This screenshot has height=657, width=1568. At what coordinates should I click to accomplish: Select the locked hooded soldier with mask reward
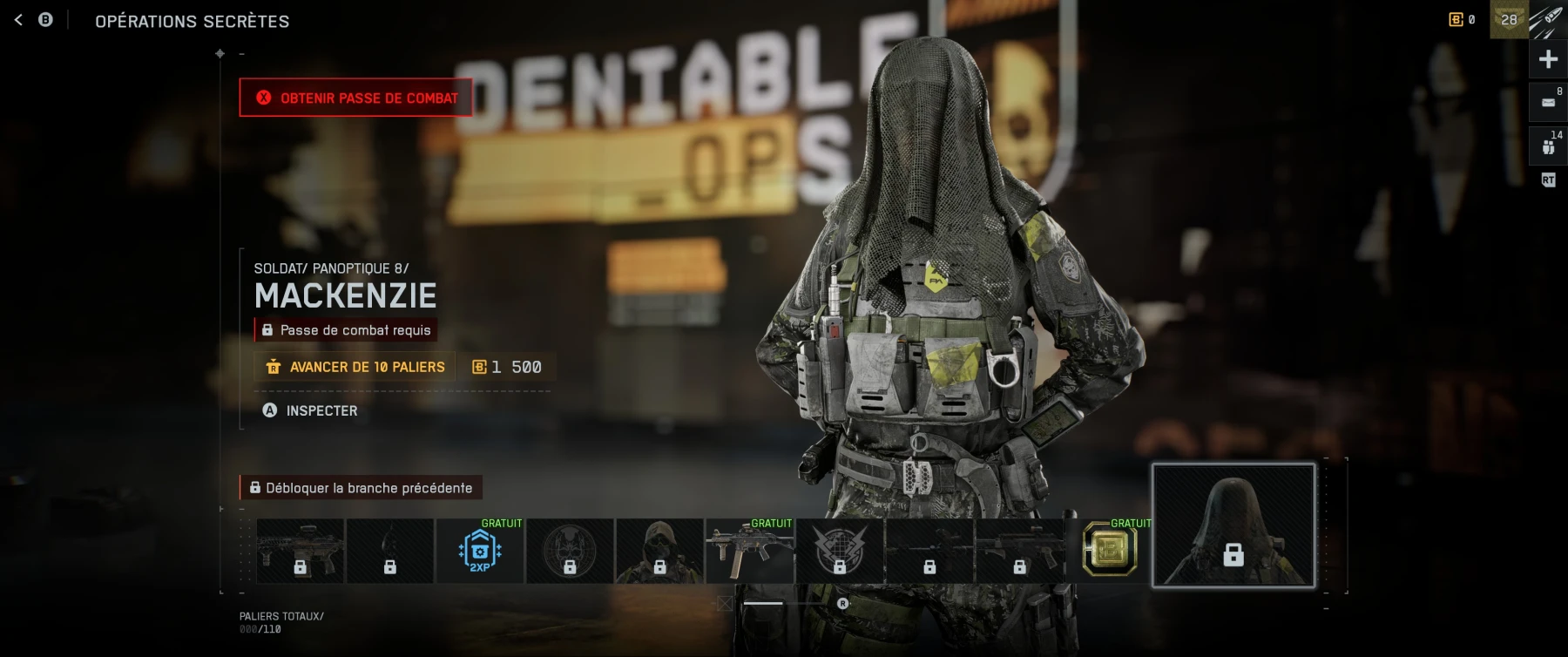(x=659, y=551)
